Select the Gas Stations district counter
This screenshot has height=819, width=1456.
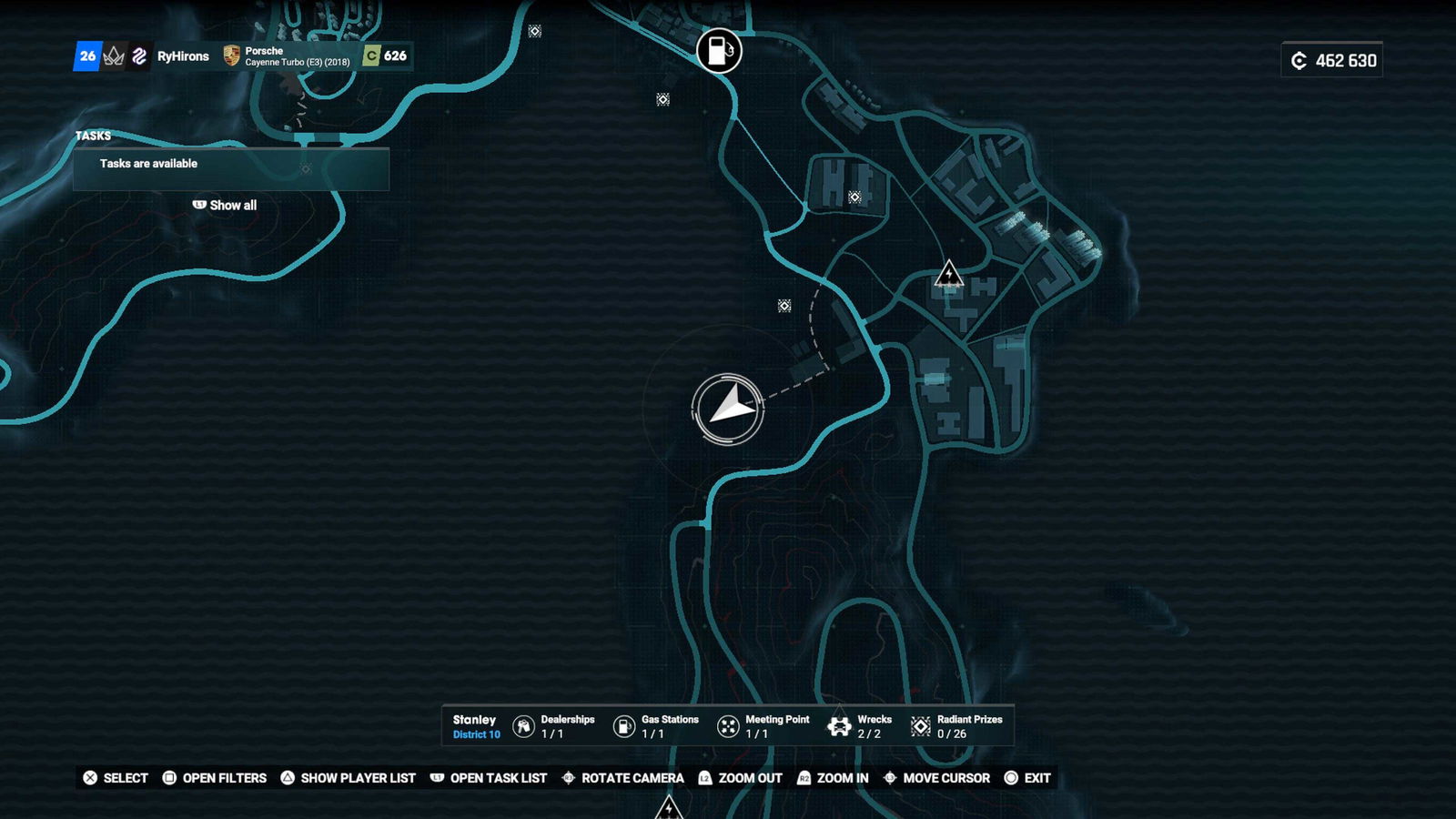pyautogui.click(x=656, y=726)
